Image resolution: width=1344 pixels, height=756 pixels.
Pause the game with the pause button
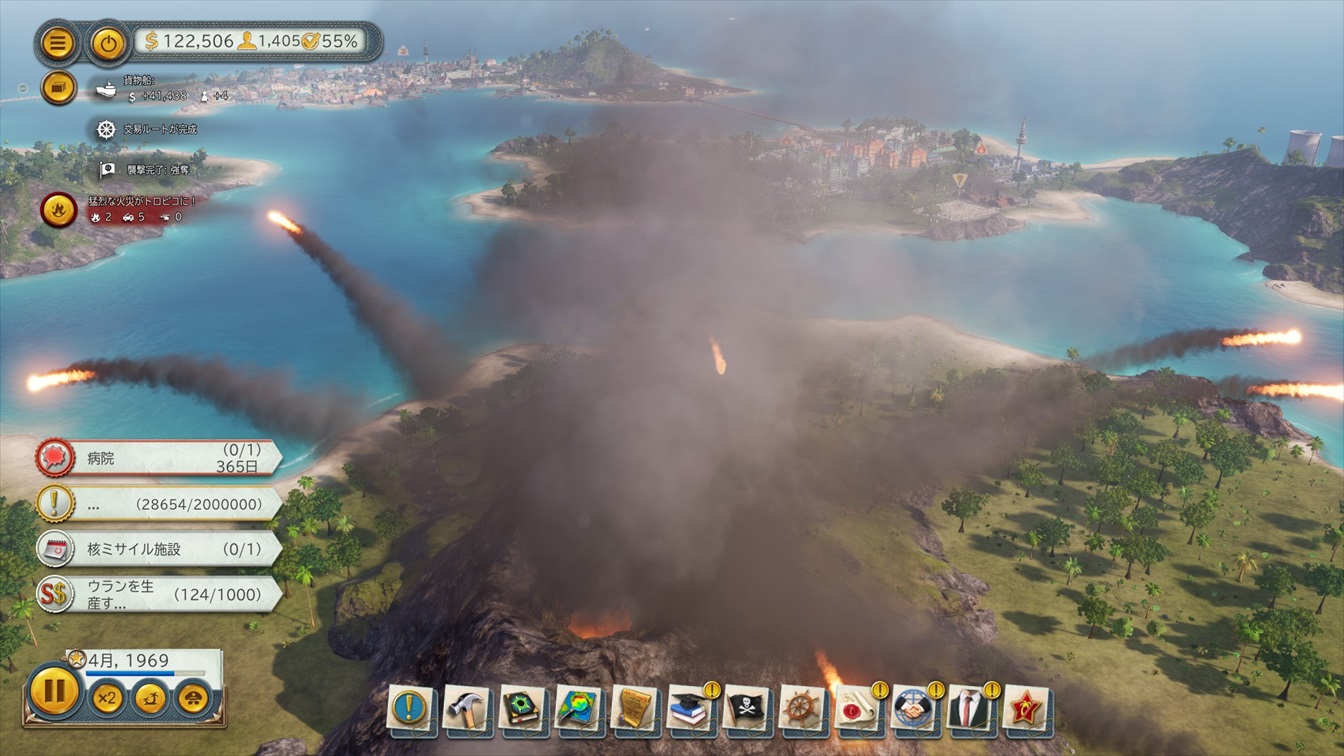(x=55, y=691)
